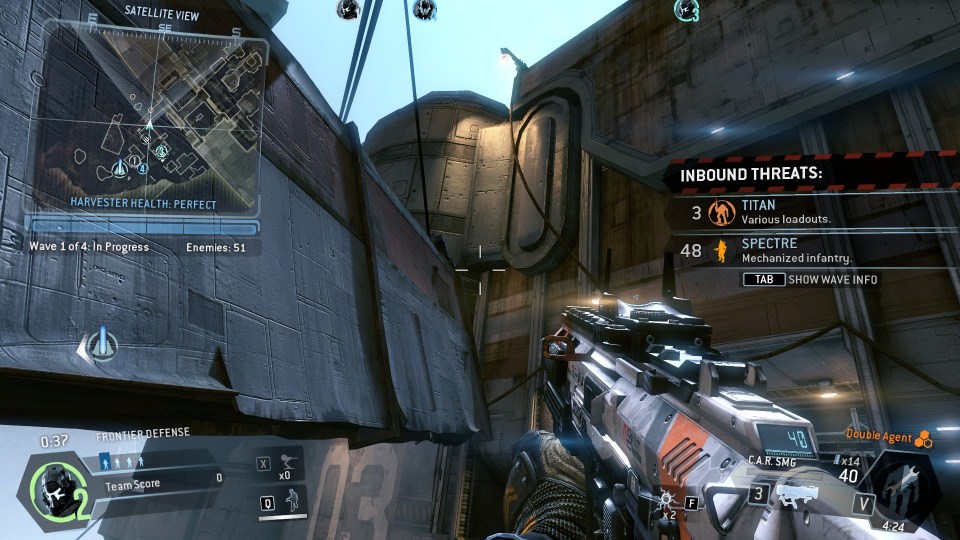Use the grenade ordnance icon
The image size is (960, 540).
pos(663,496)
